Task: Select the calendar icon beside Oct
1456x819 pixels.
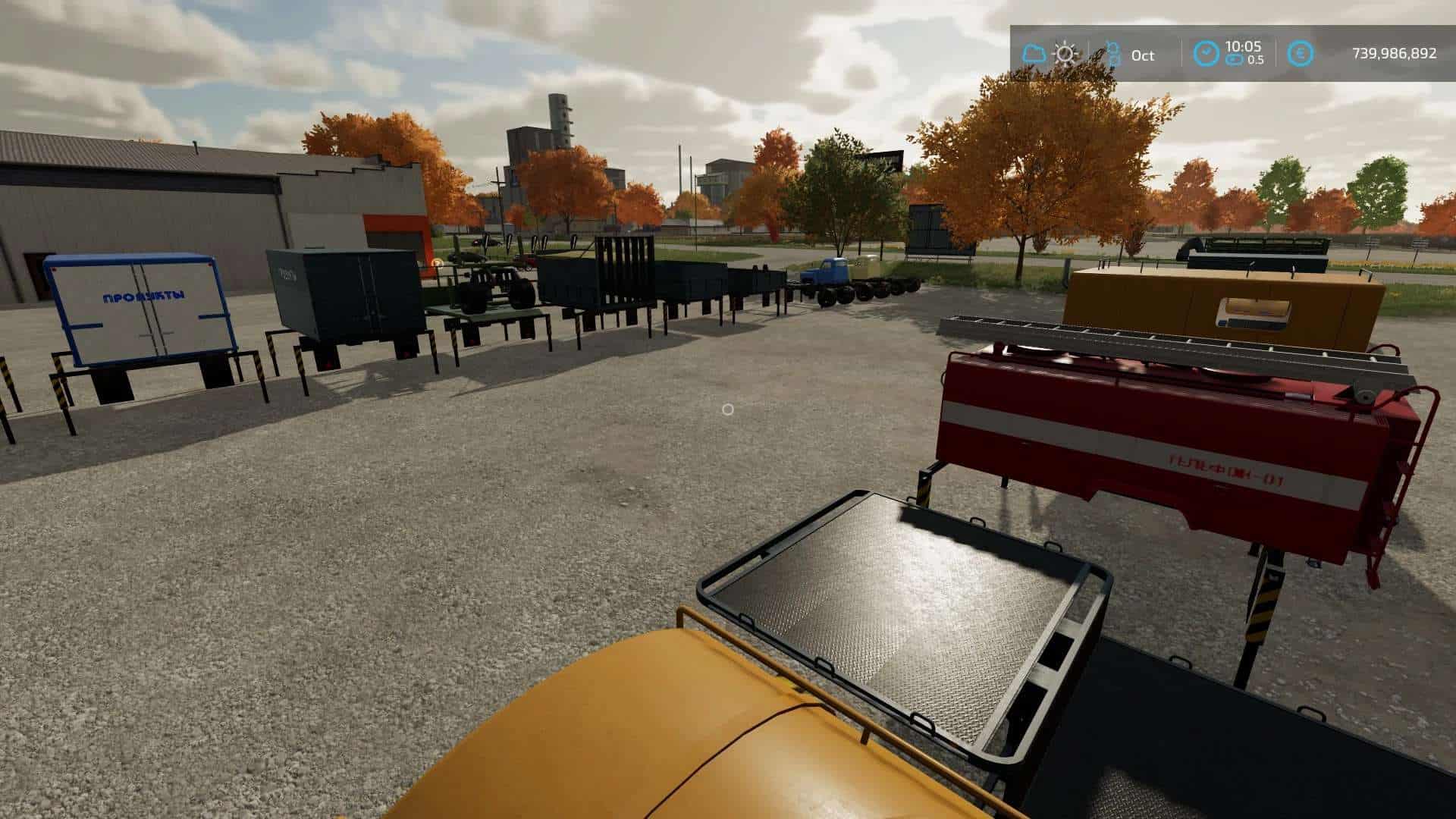Action: coord(1112,54)
